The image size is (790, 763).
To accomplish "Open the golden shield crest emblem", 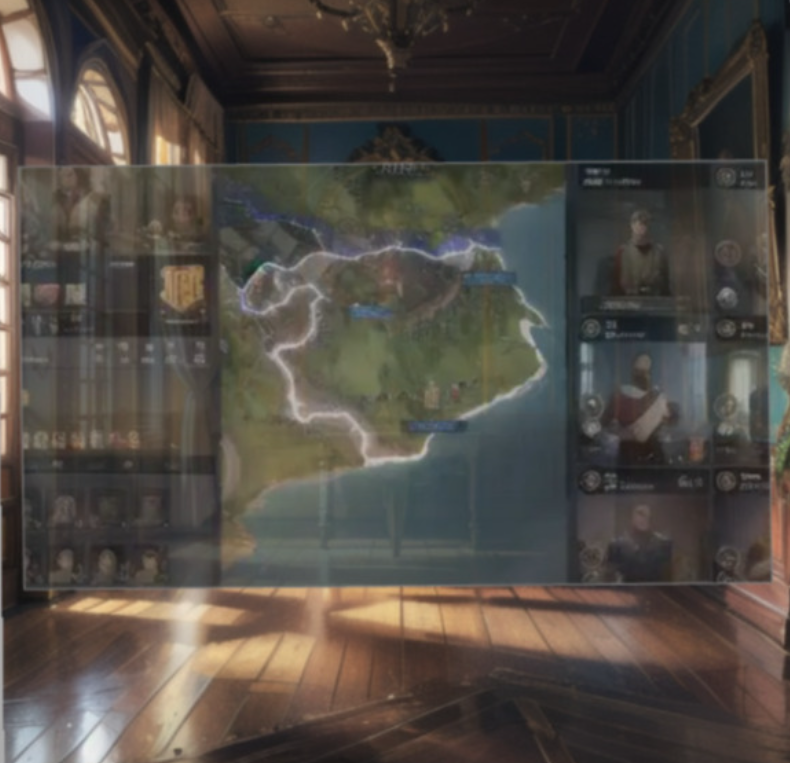I will coord(182,289).
